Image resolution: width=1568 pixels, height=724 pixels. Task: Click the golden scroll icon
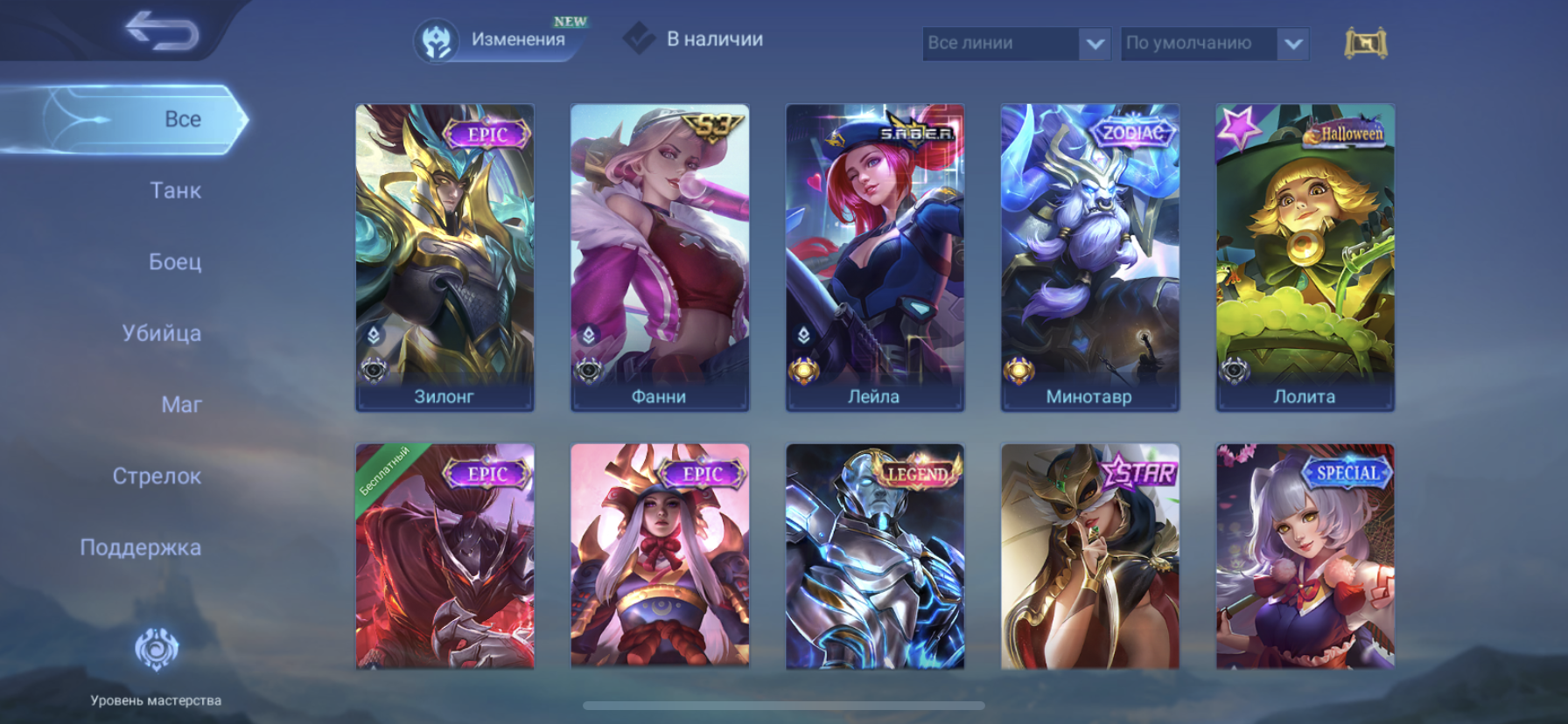[1365, 43]
